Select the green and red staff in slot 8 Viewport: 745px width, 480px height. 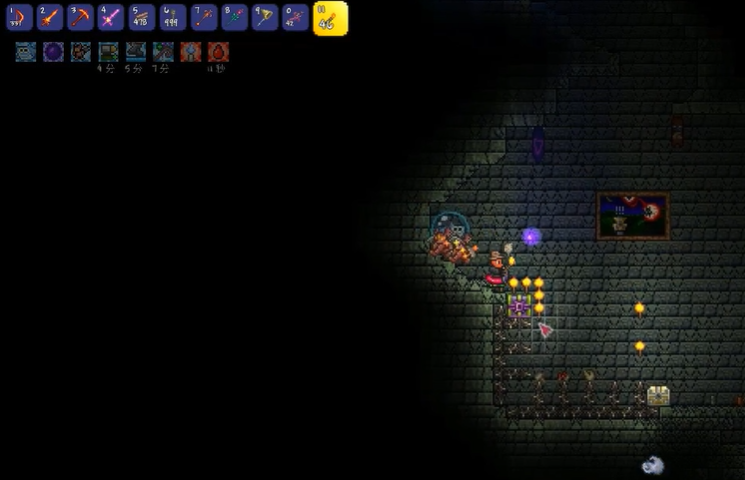pos(234,17)
